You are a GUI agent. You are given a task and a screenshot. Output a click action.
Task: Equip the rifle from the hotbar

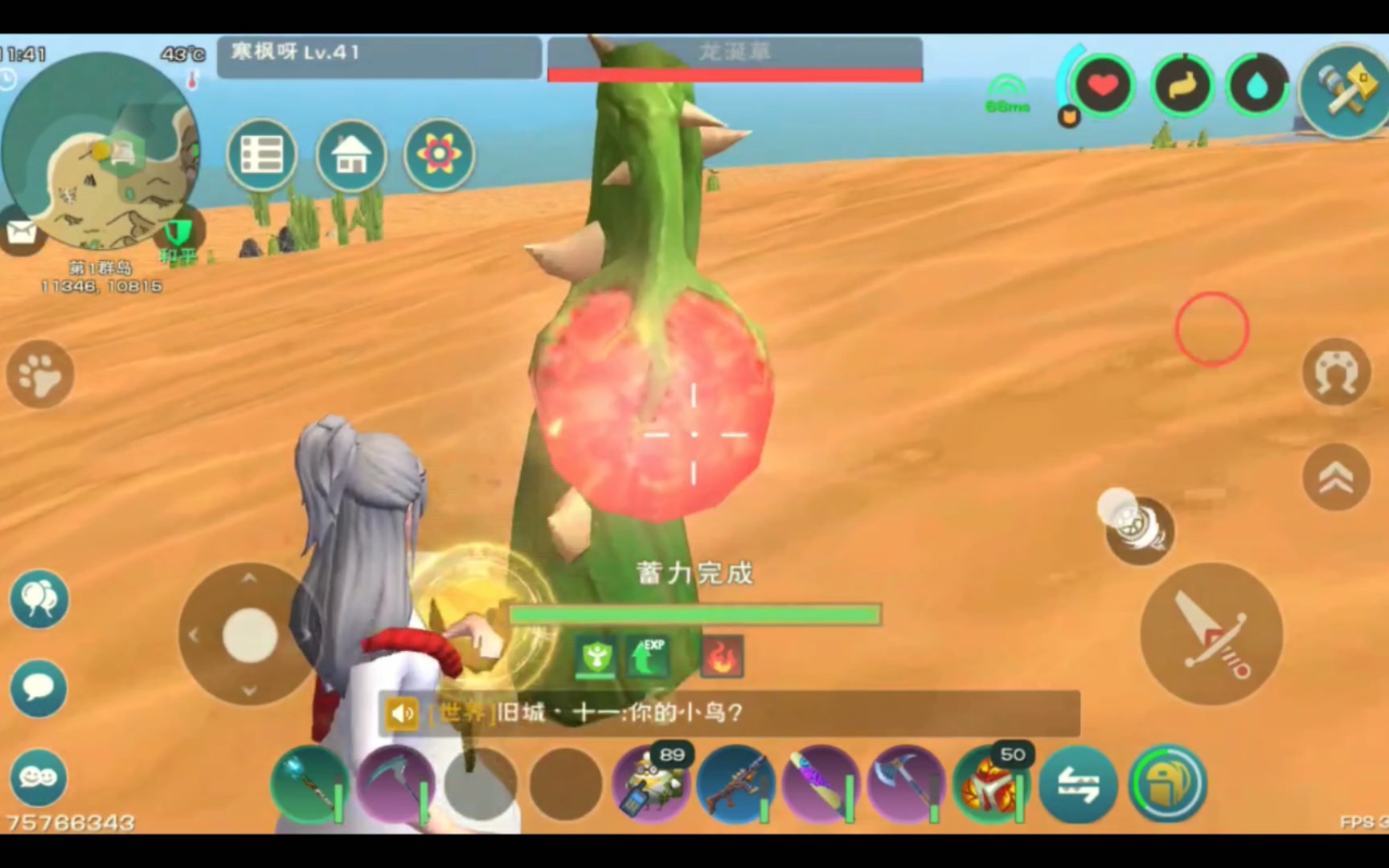pos(737,784)
